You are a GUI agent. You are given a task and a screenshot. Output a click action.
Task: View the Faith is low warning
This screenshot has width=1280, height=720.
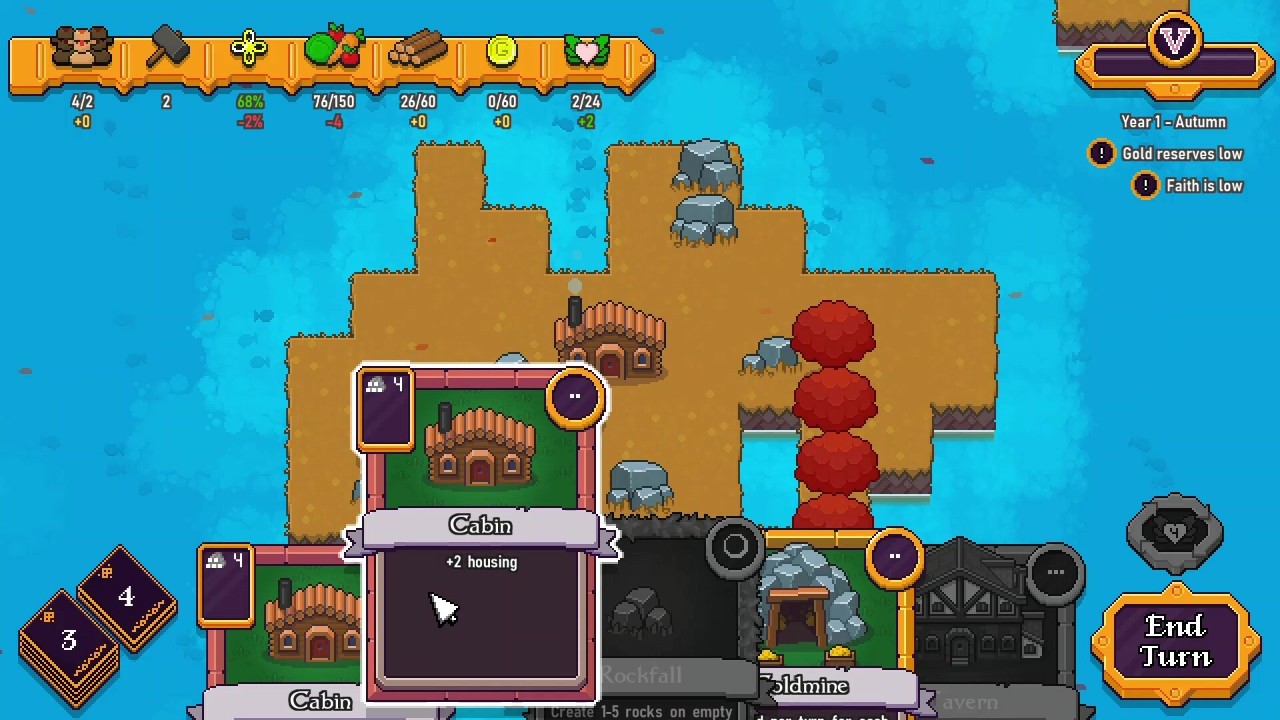coord(1188,186)
